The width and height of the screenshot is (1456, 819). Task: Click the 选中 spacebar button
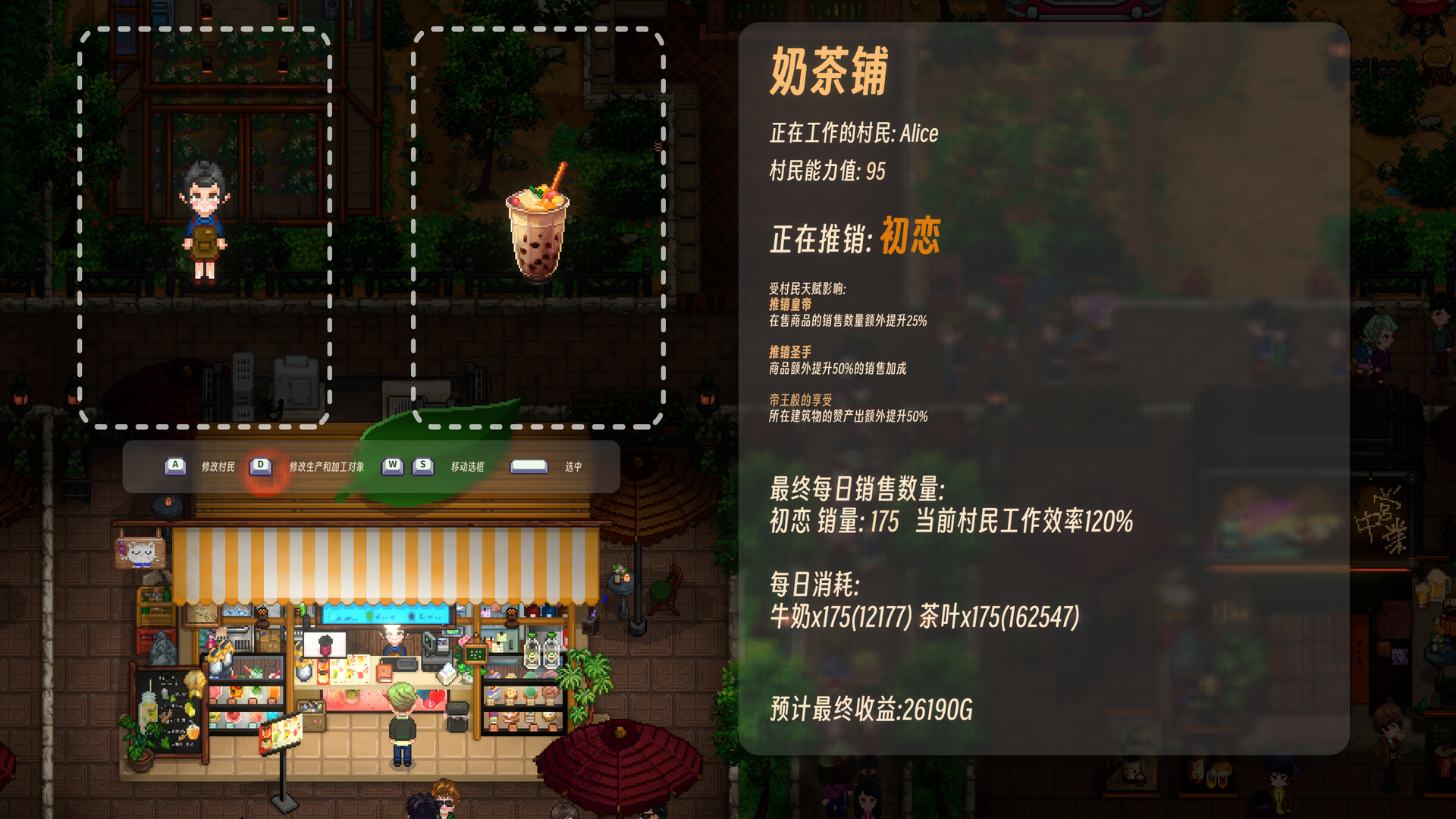(529, 467)
